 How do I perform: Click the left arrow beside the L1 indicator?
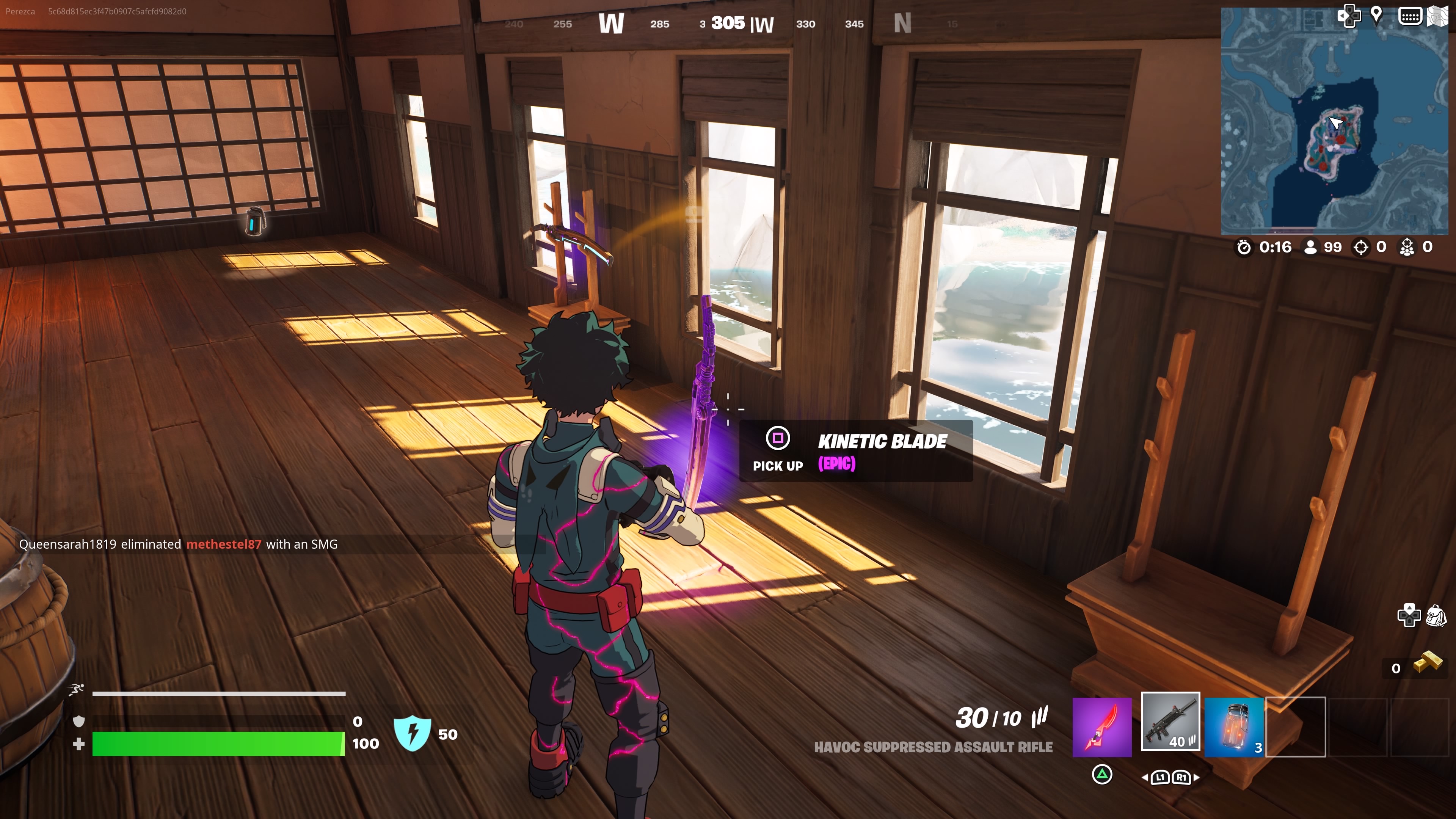coord(1145,778)
